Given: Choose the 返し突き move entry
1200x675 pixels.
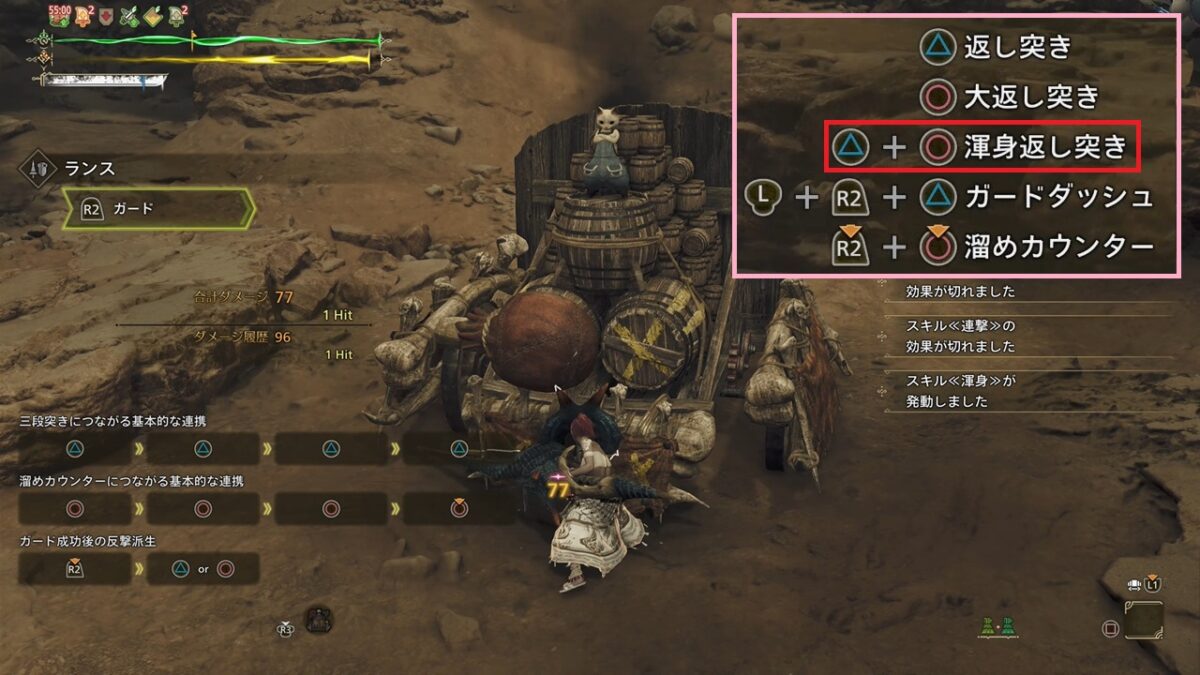Looking at the screenshot, I should click(x=1017, y=46).
